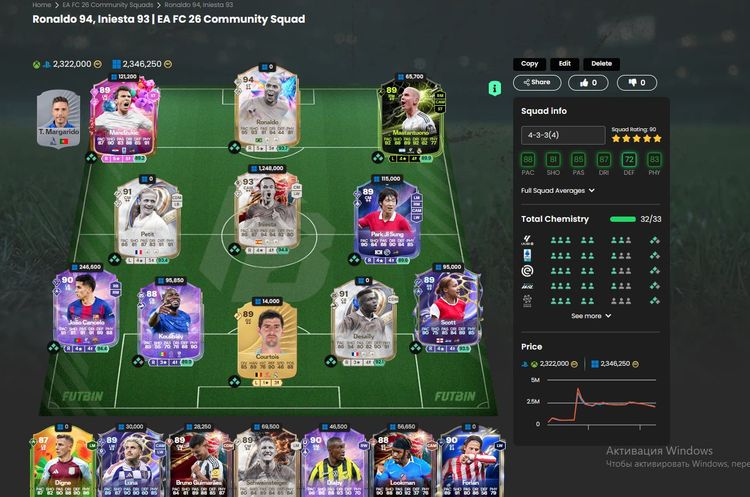Go to the Home breadcrumb link
Viewport: 750px width, 497px height.
41,5
